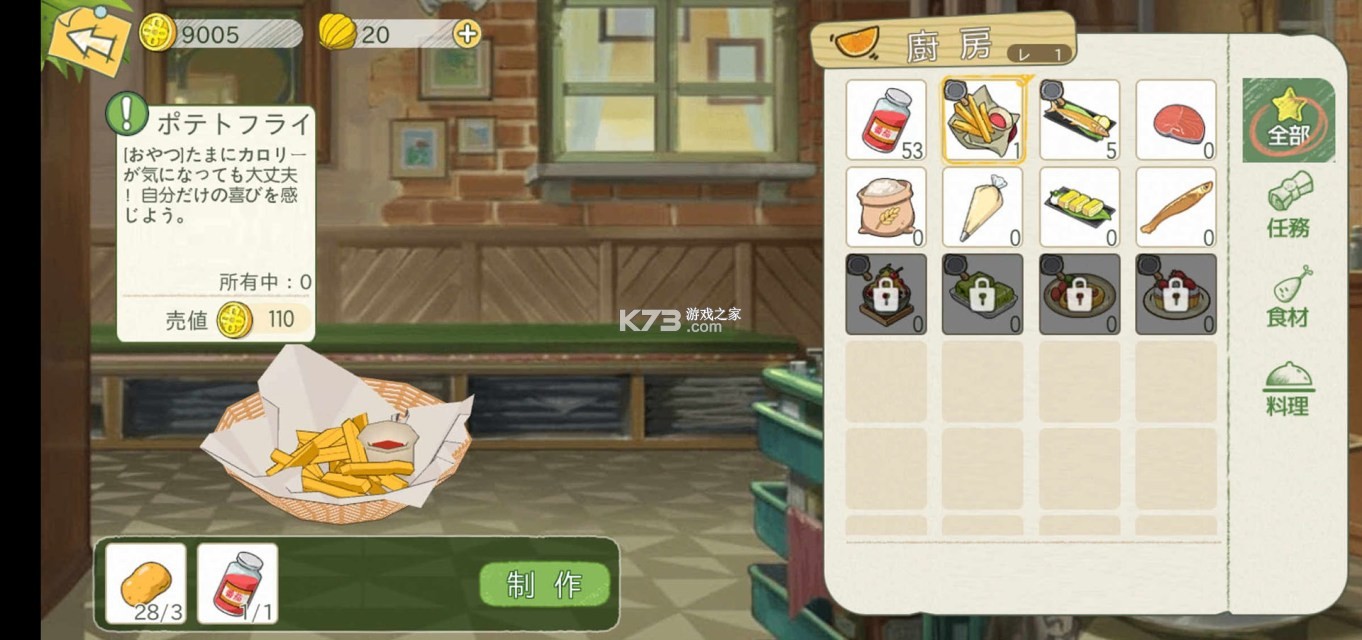The image size is (1362, 640).
Task: Click the sauce jar requirement slot
Action: click(x=237, y=583)
